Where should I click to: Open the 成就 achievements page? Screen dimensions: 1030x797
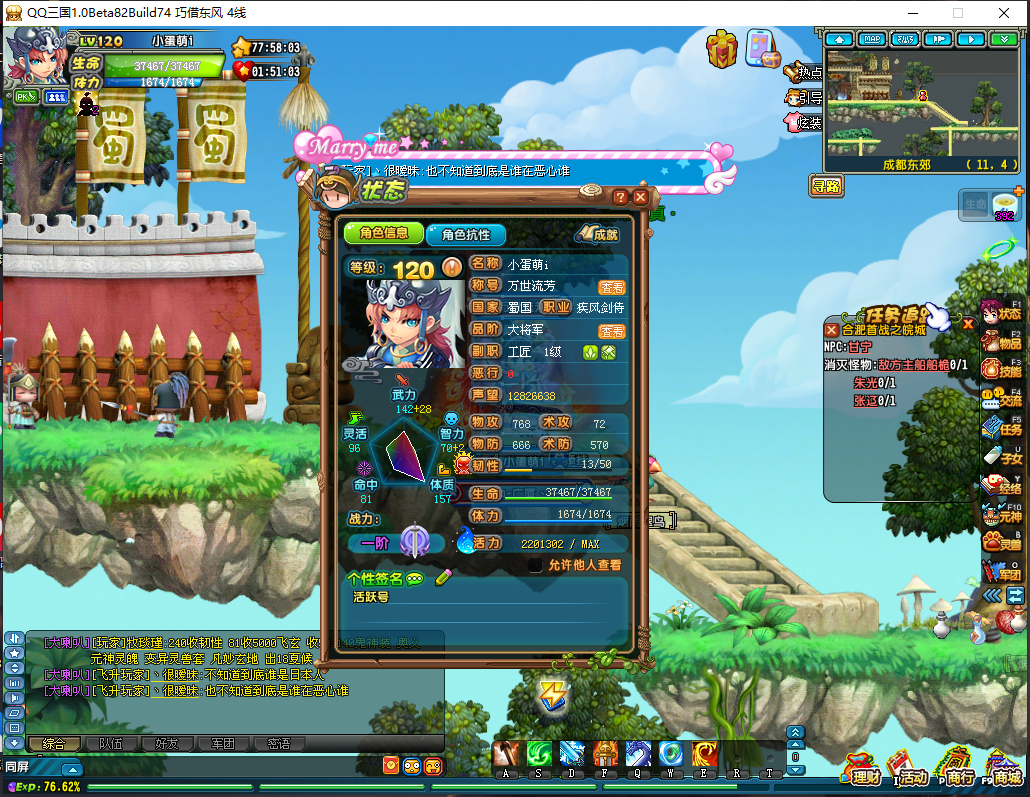coord(599,234)
